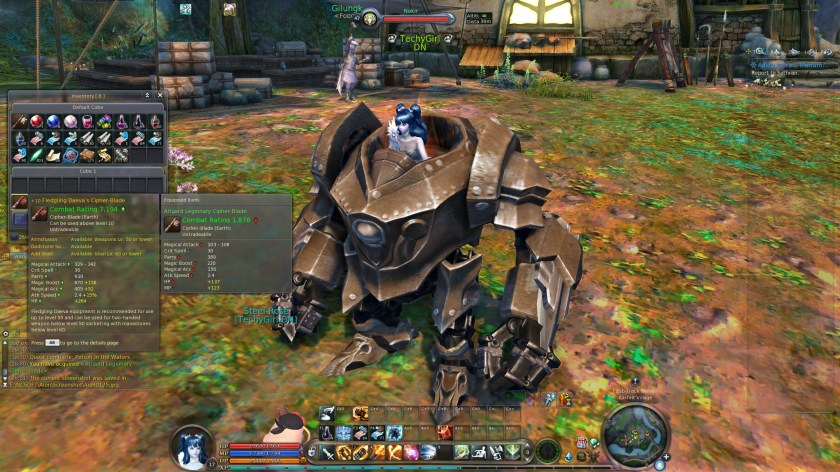Activate the red flame skill on upper hotbar

click(444, 433)
